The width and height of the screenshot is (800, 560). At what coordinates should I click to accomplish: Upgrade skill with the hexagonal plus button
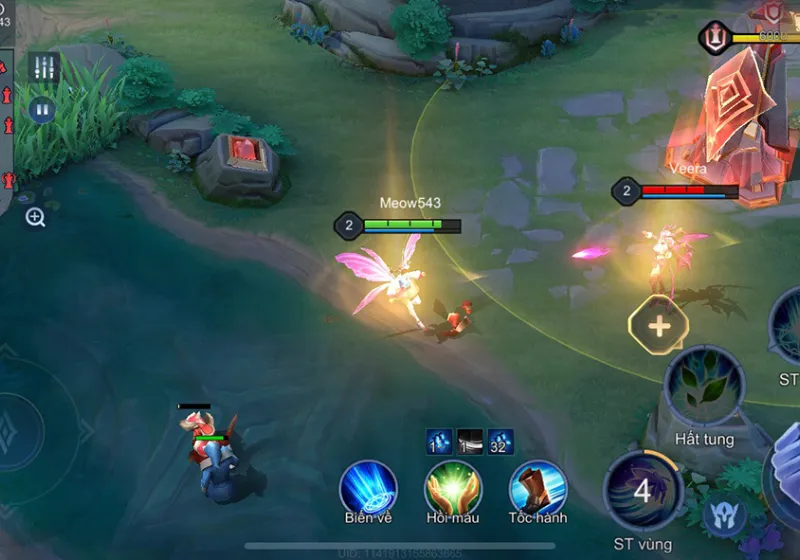click(659, 326)
